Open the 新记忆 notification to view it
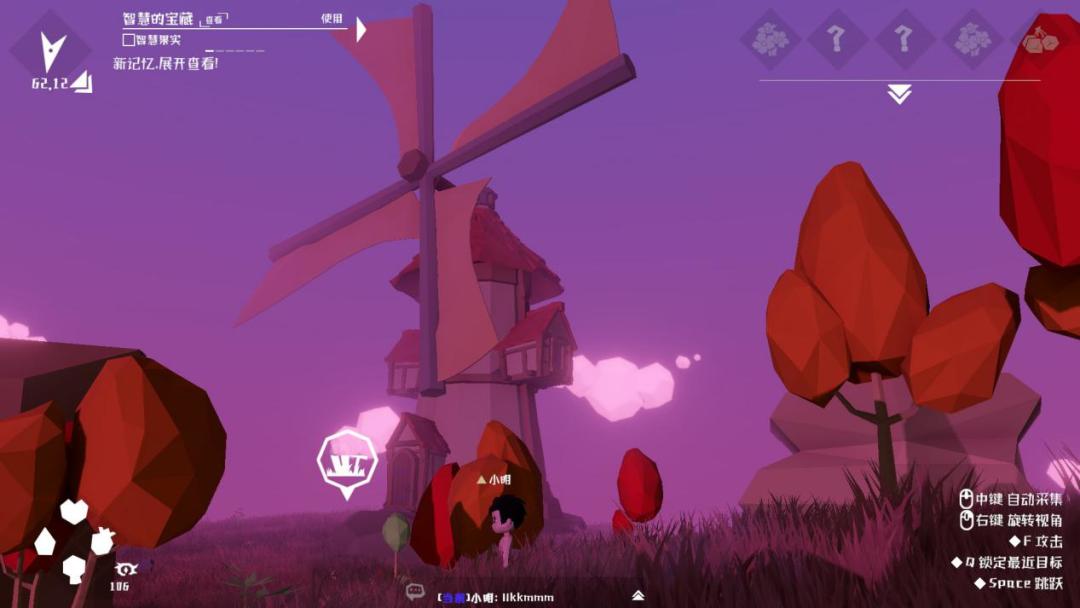This screenshot has width=1080, height=608. pos(165,63)
